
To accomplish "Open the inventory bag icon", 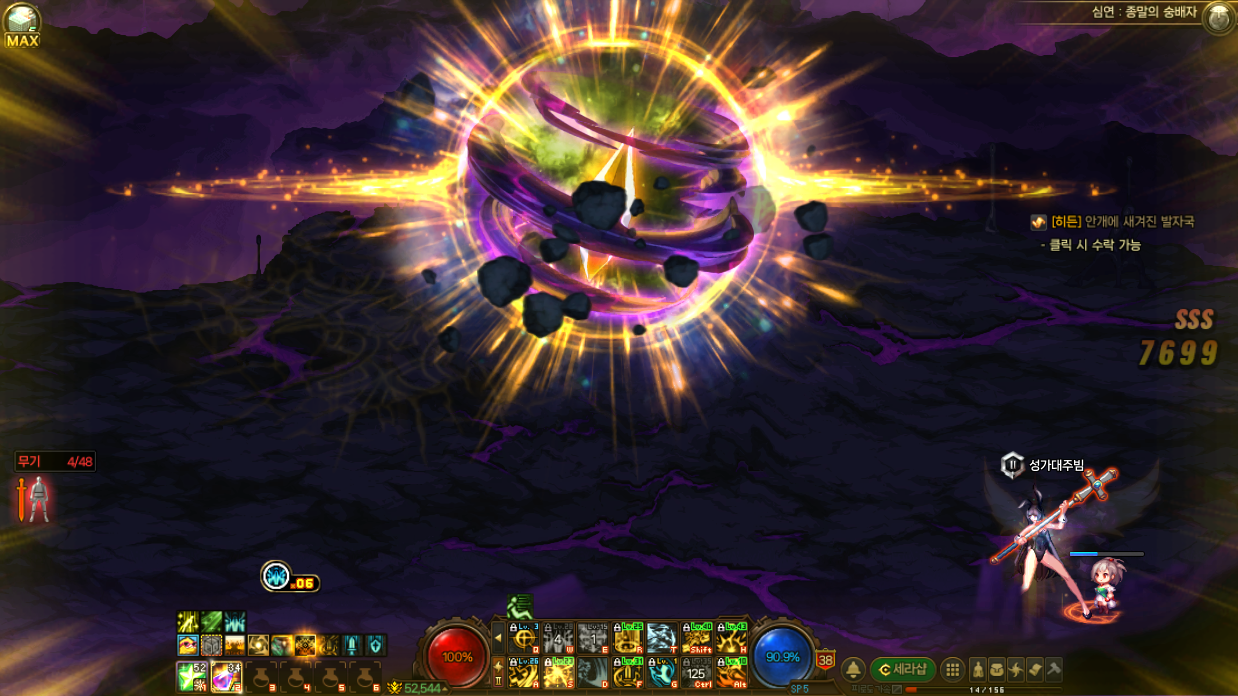I will click(x=997, y=670).
